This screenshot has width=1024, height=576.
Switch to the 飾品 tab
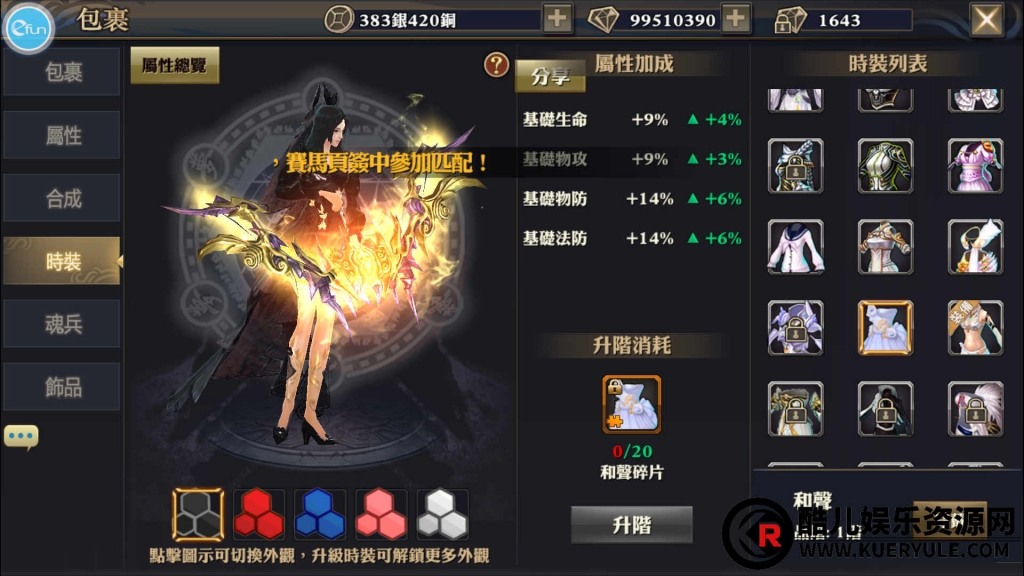[62, 387]
